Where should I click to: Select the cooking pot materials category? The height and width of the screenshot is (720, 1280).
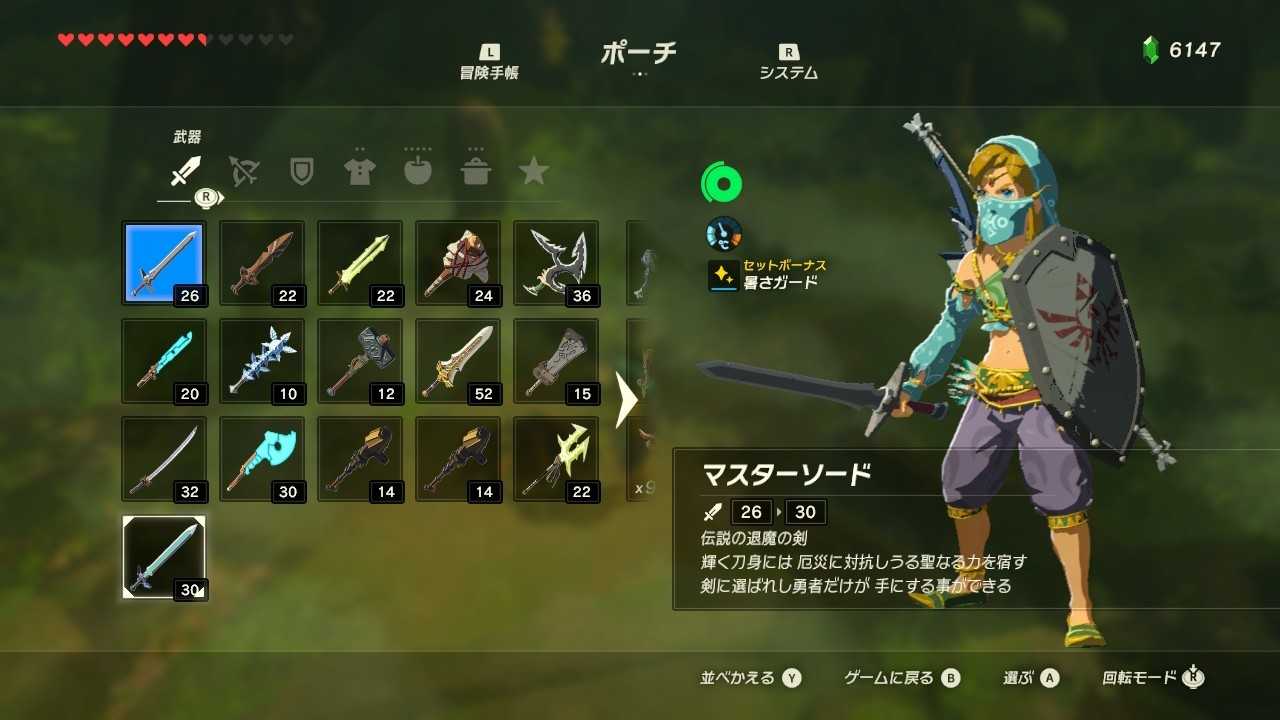(477, 170)
